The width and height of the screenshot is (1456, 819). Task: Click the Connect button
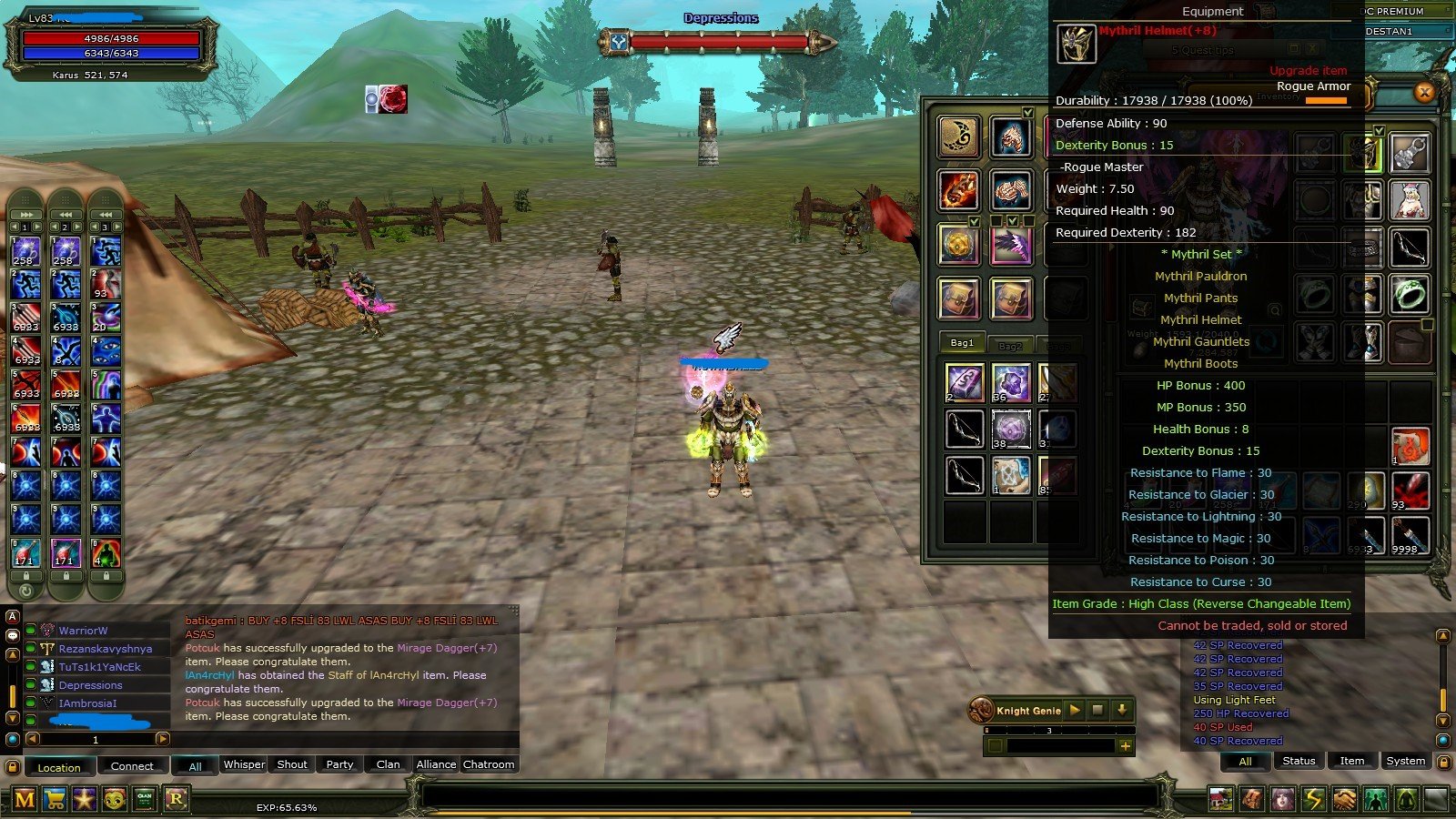[x=132, y=766]
